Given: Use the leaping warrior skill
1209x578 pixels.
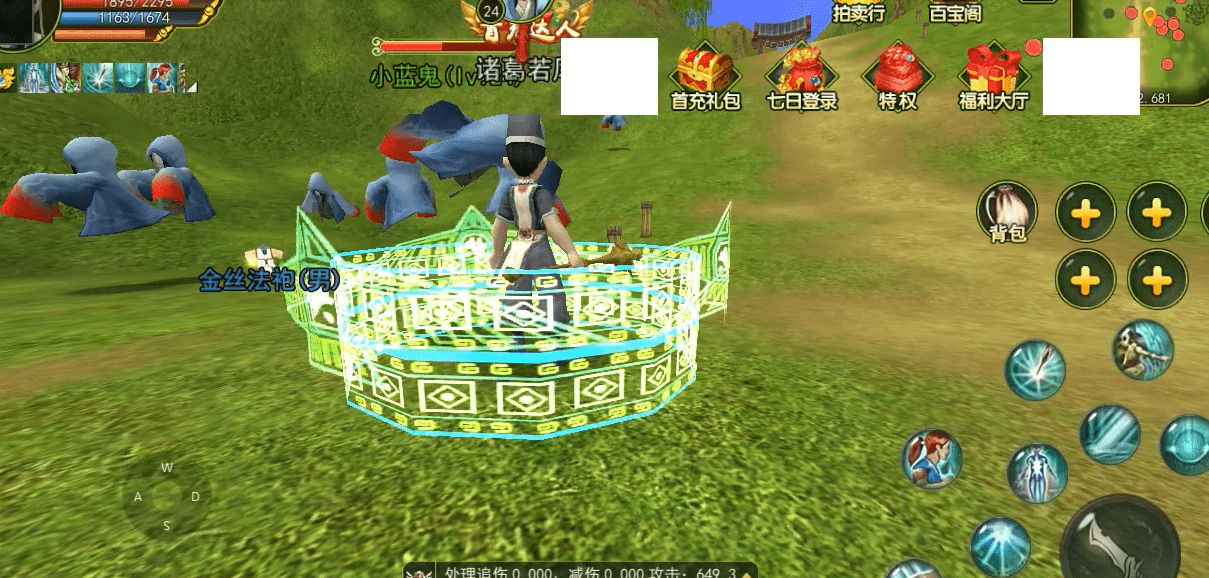Looking at the screenshot, I should pyautogui.click(x=1142, y=349).
